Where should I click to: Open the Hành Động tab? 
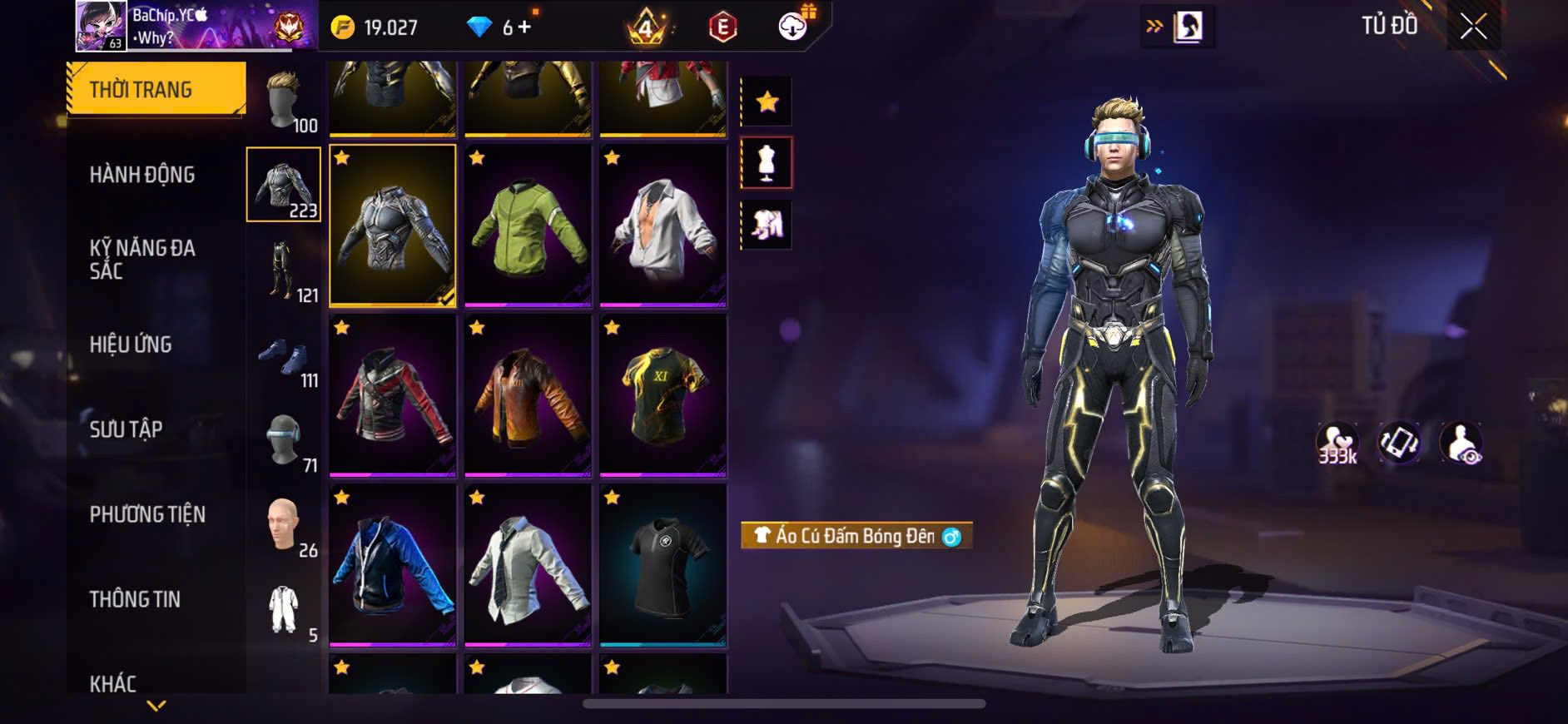click(142, 175)
